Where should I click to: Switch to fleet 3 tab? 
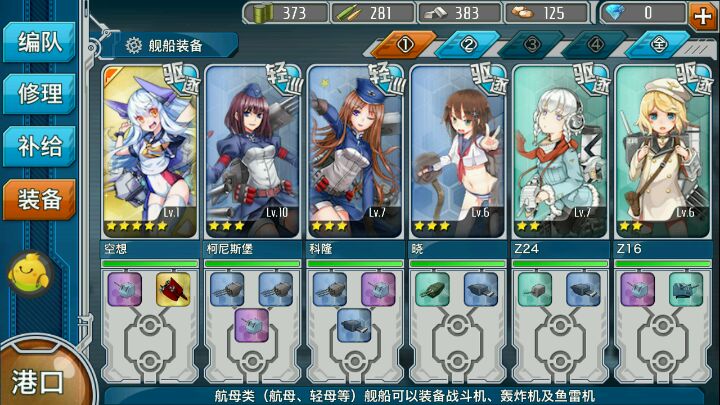point(531,46)
